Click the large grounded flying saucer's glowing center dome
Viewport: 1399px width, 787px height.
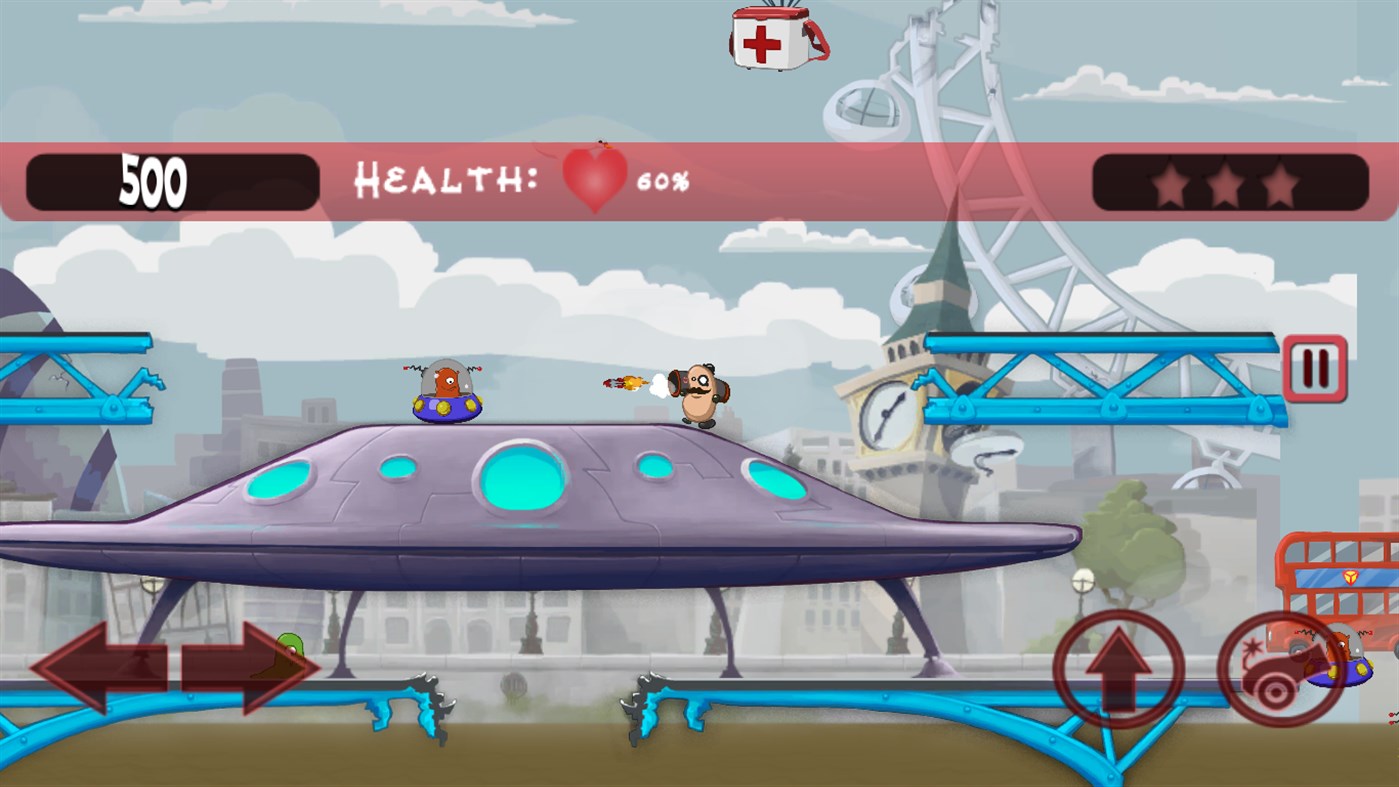coord(523,480)
